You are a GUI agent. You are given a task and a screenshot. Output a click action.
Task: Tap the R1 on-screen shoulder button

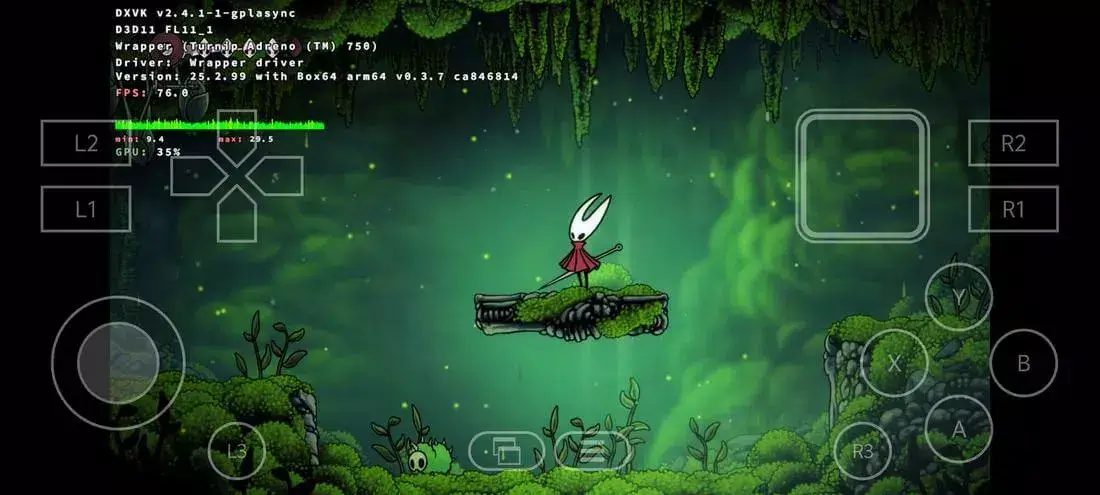coord(1013,209)
